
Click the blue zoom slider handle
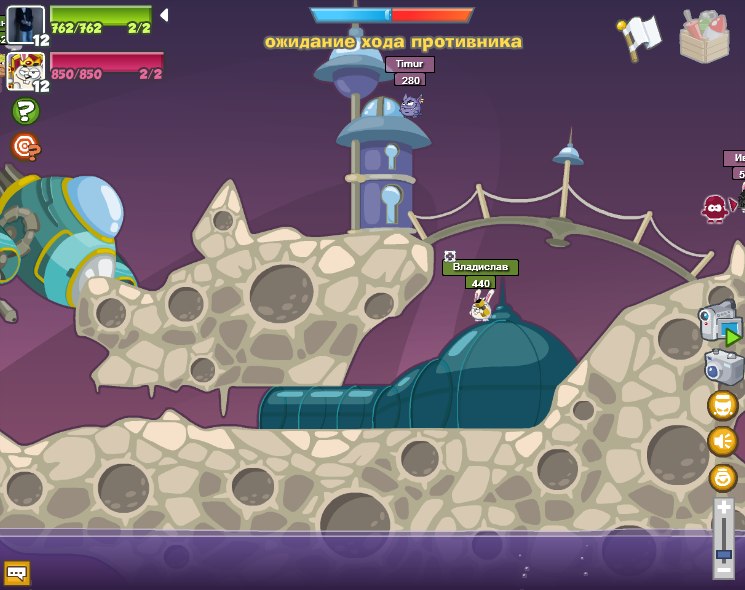(x=724, y=551)
